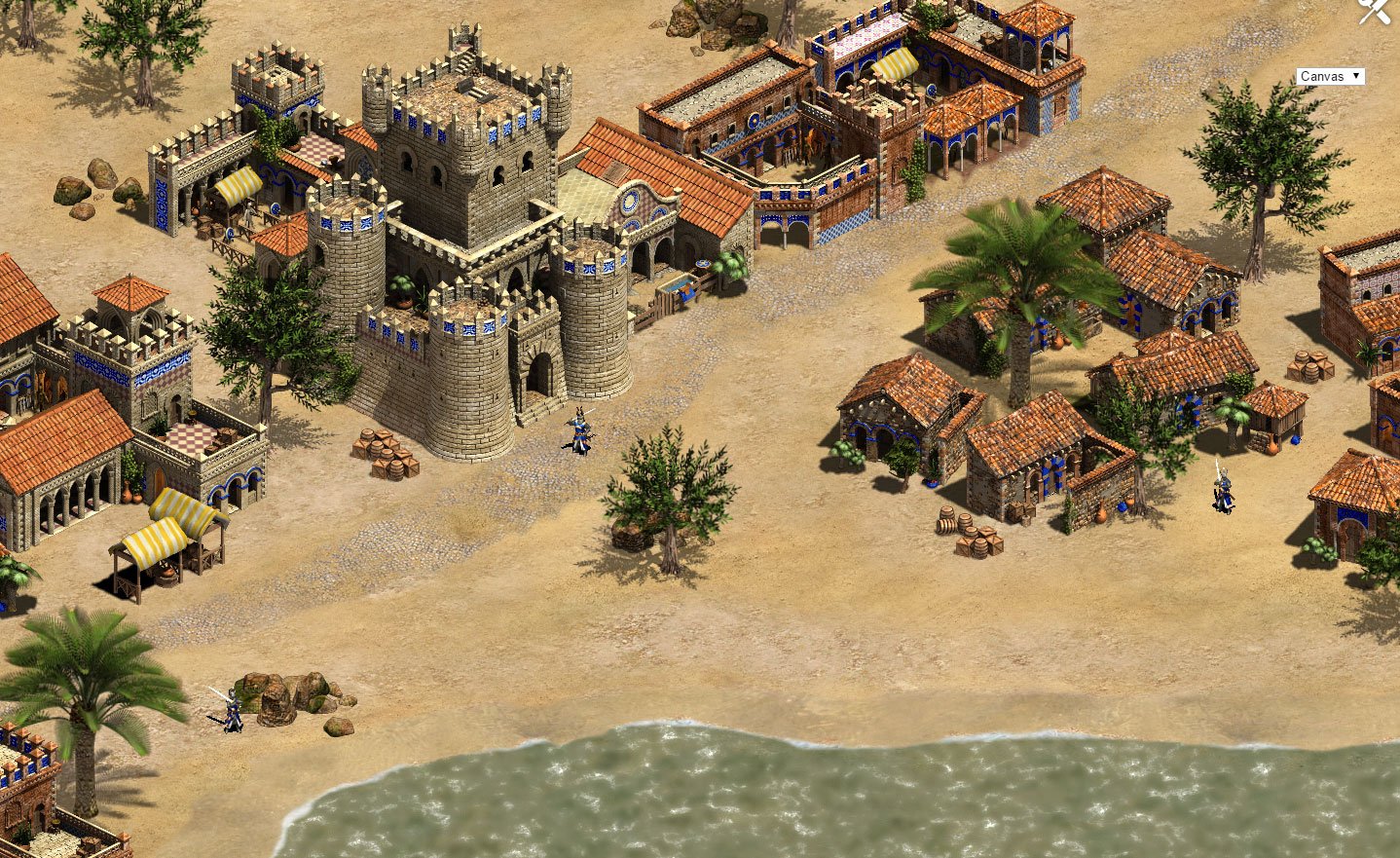The image size is (1400, 858).
Task: Click the stack of barrels beside the castle
Action: pos(389,453)
